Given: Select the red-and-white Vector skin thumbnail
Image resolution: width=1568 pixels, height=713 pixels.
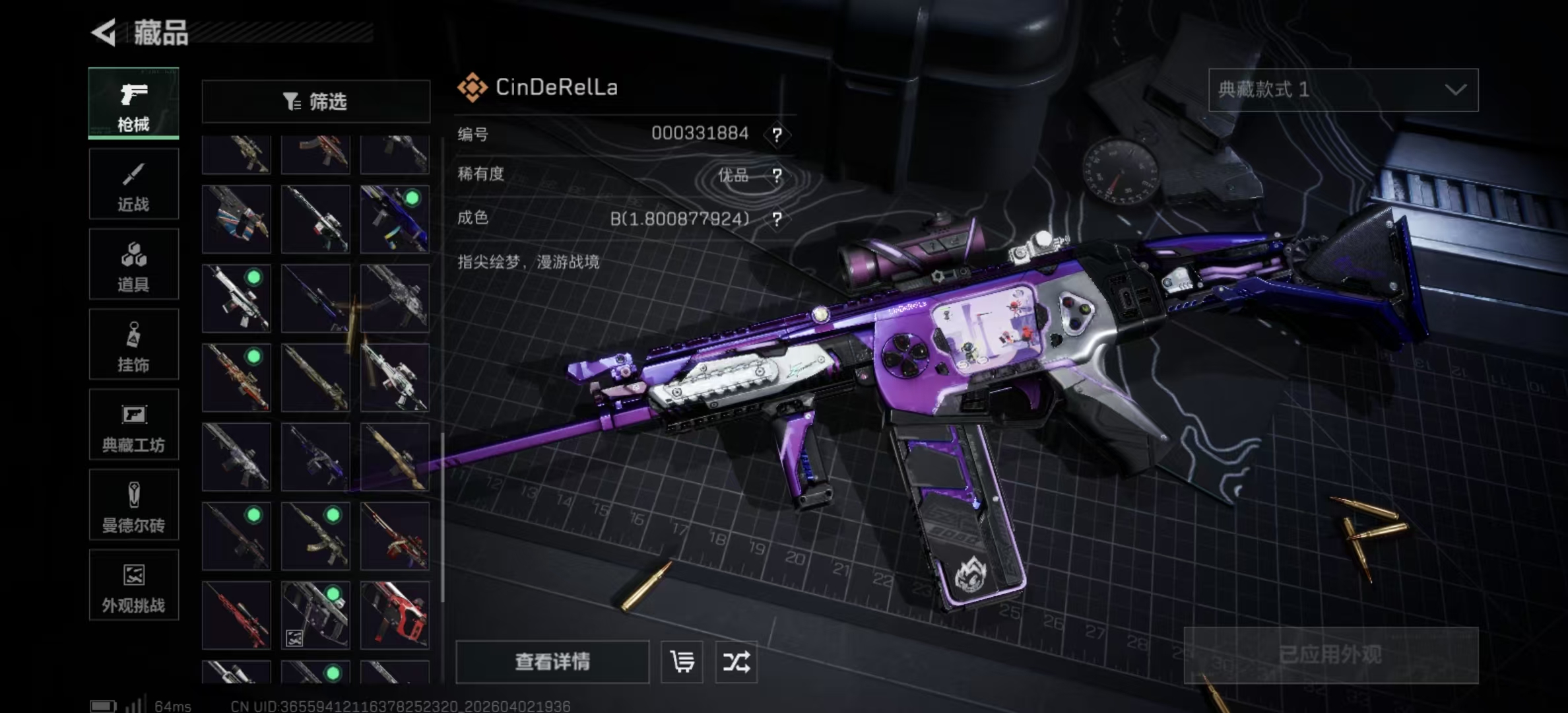Looking at the screenshot, I should [x=395, y=615].
